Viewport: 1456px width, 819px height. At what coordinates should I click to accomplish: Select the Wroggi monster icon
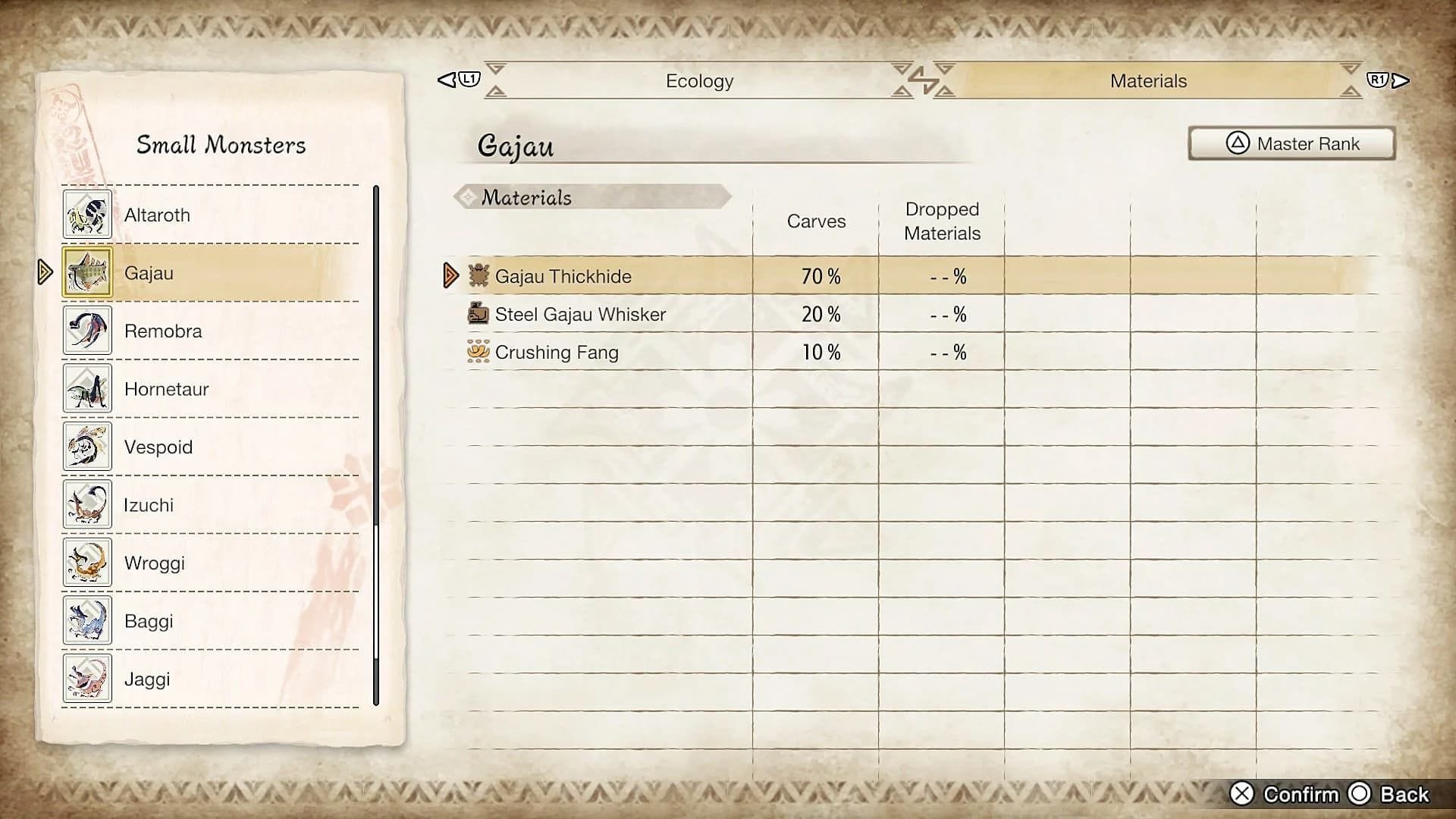(x=87, y=563)
